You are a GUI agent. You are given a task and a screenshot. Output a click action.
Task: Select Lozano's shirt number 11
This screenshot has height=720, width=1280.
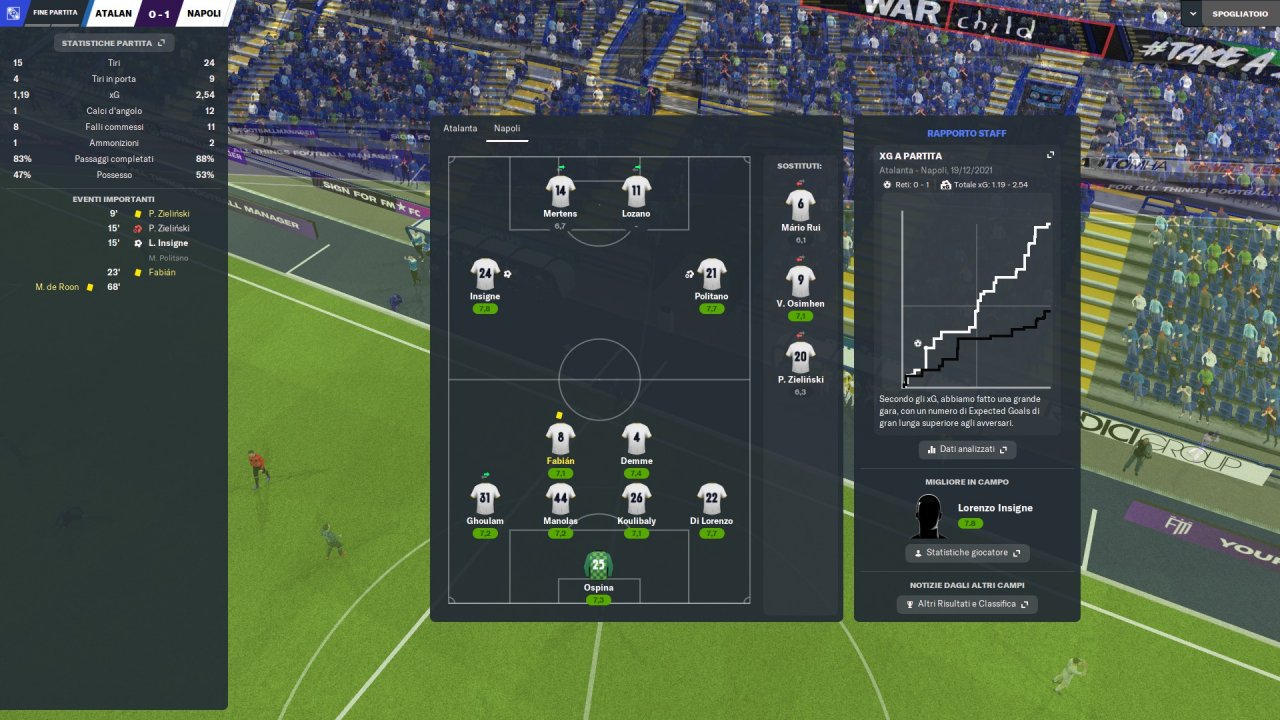click(636, 190)
